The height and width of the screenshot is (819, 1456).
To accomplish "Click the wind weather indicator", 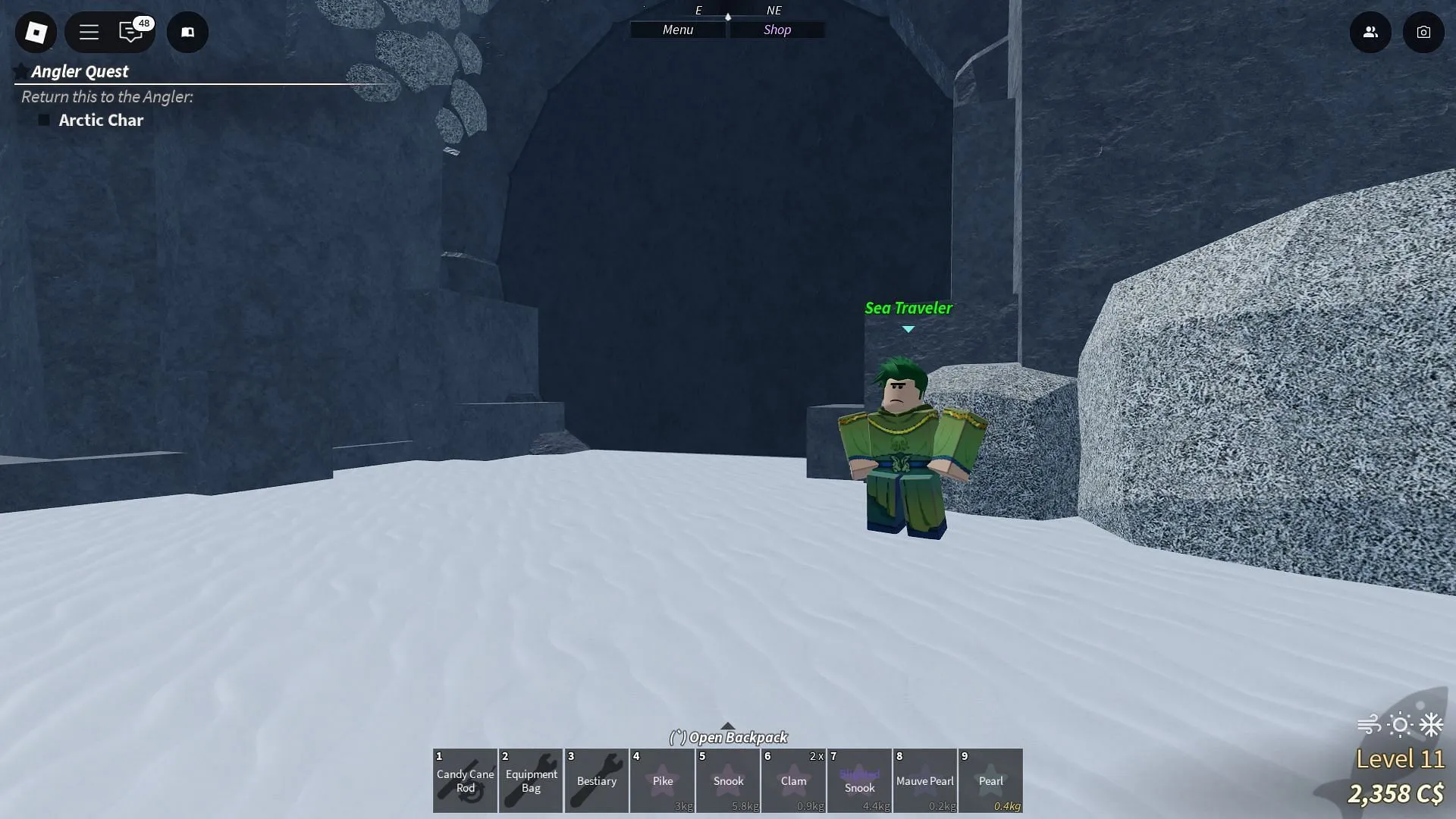I will (1368, 725).
